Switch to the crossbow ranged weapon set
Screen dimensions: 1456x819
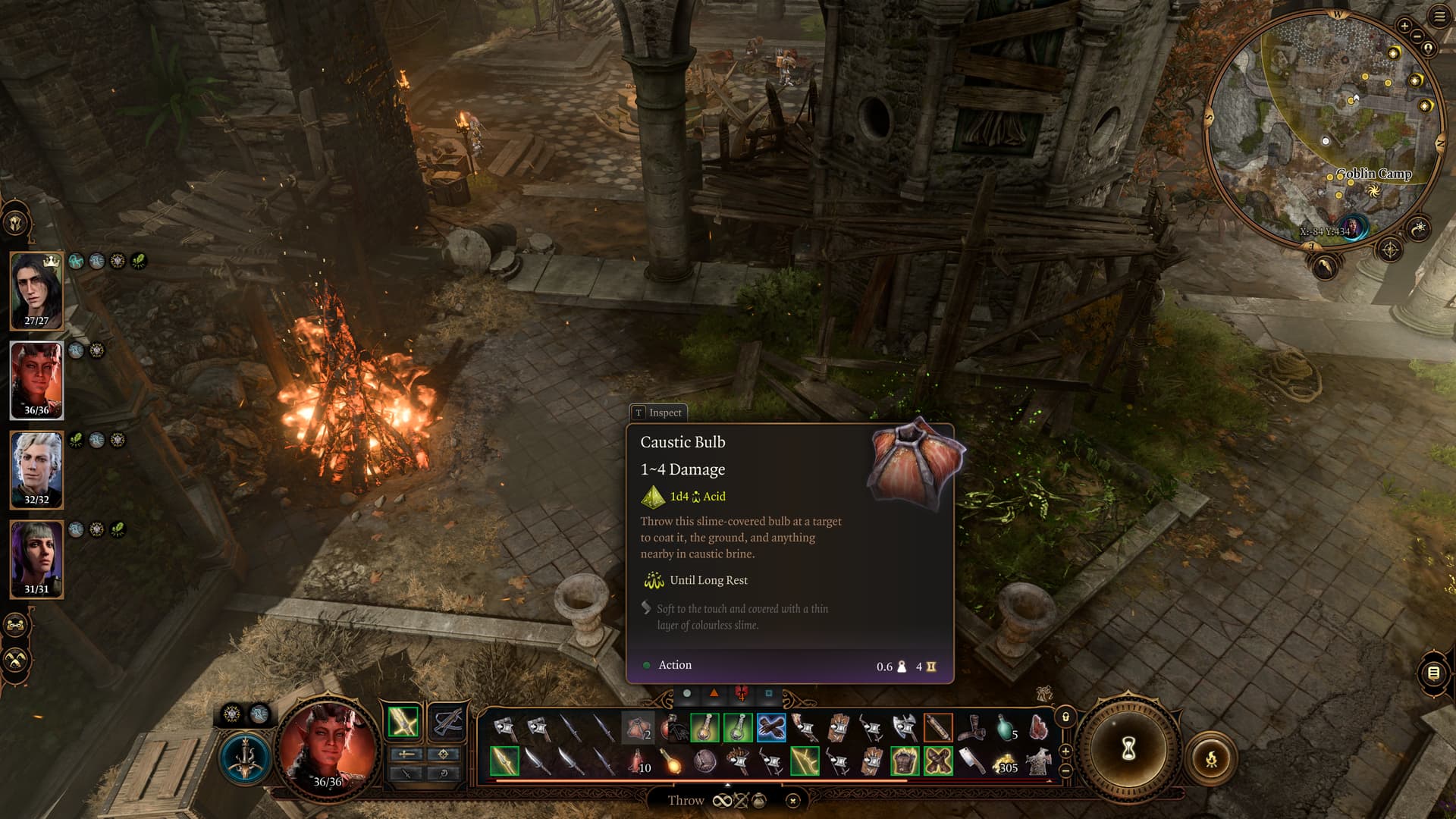click(447, 721)
